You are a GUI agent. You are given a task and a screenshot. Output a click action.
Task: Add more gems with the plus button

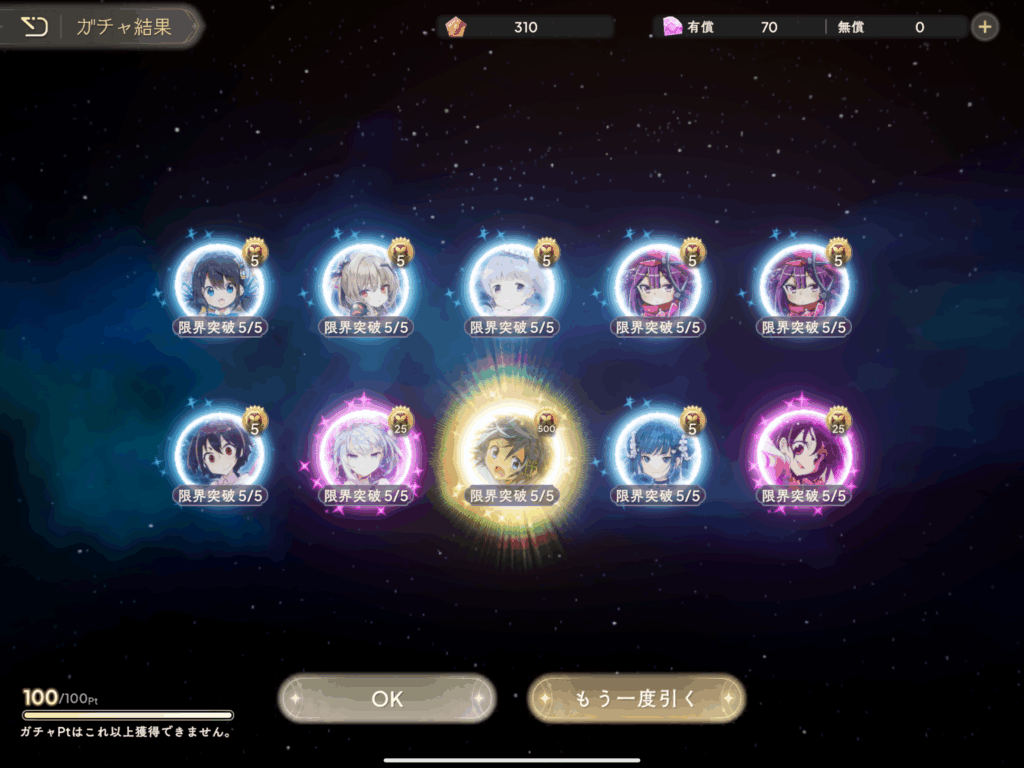(985, 27)
